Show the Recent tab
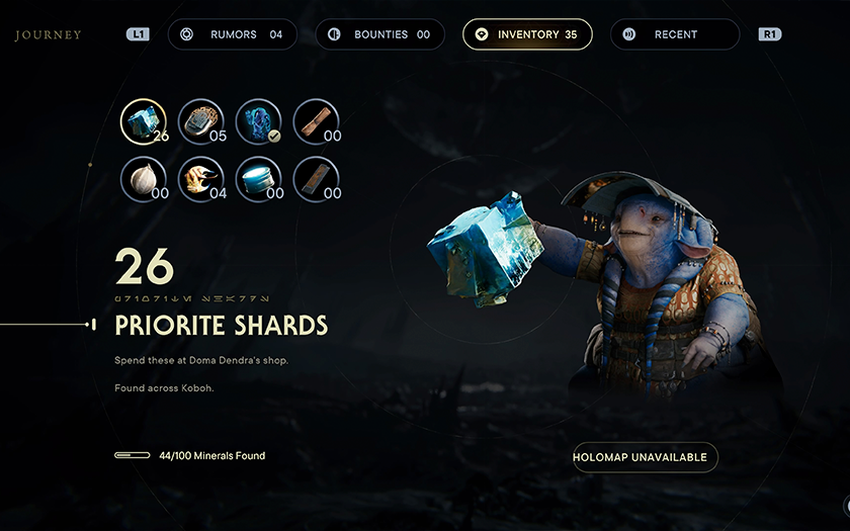This screenshot has width=850, height=531. point(675,34)
